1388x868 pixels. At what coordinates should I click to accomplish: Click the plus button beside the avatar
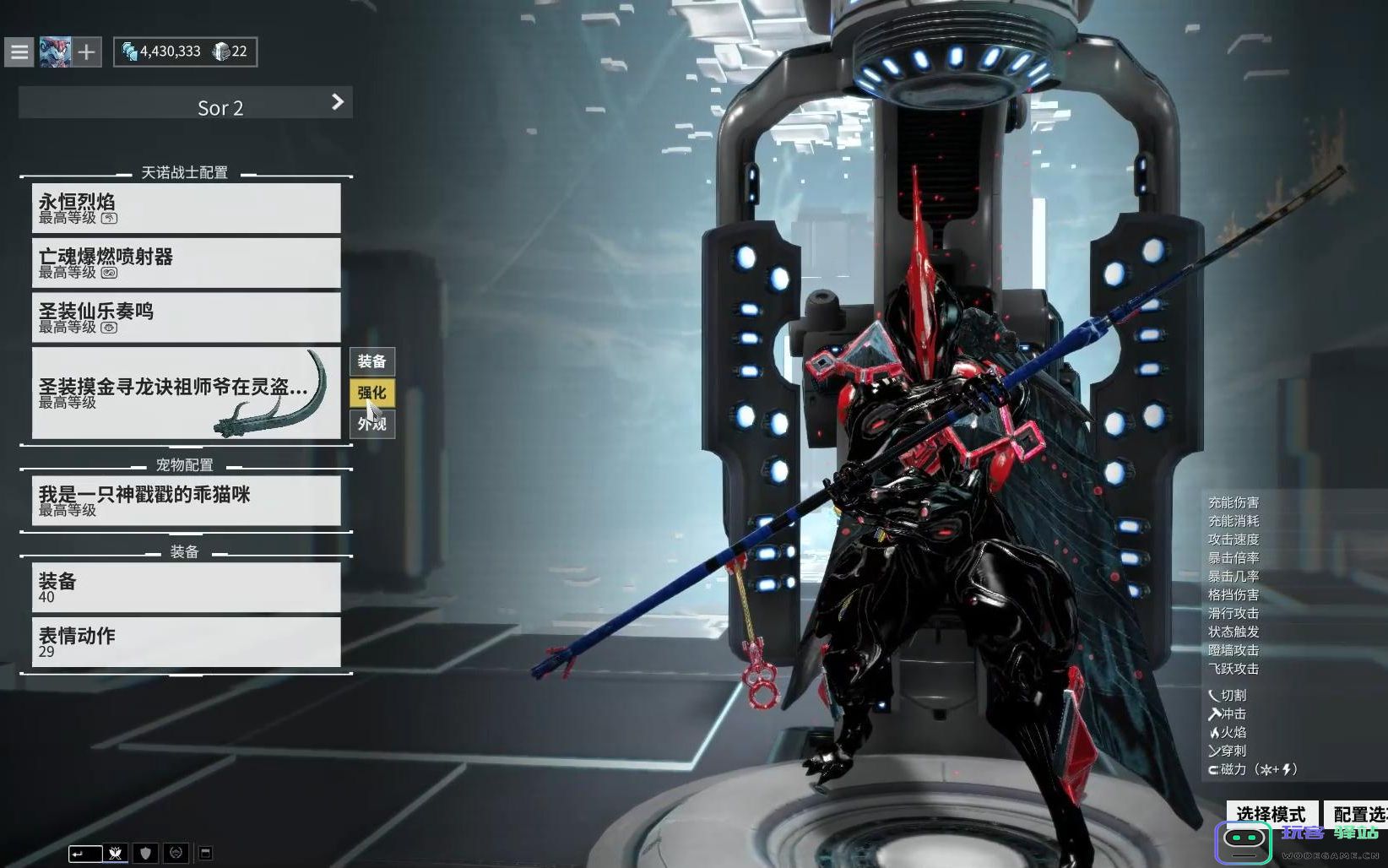coord(86,52)
